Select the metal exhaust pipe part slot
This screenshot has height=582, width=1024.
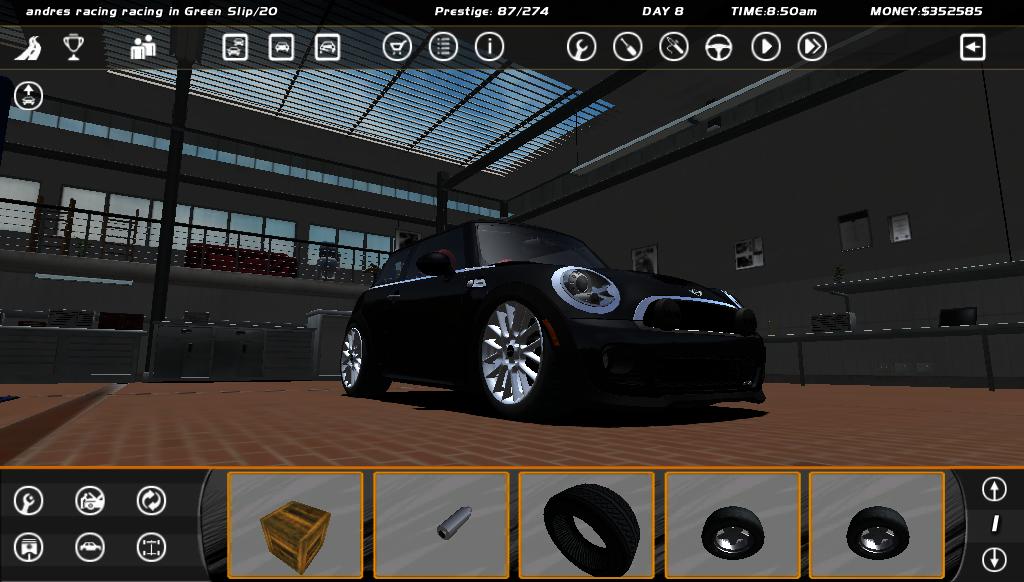click(x=441, y=525)
